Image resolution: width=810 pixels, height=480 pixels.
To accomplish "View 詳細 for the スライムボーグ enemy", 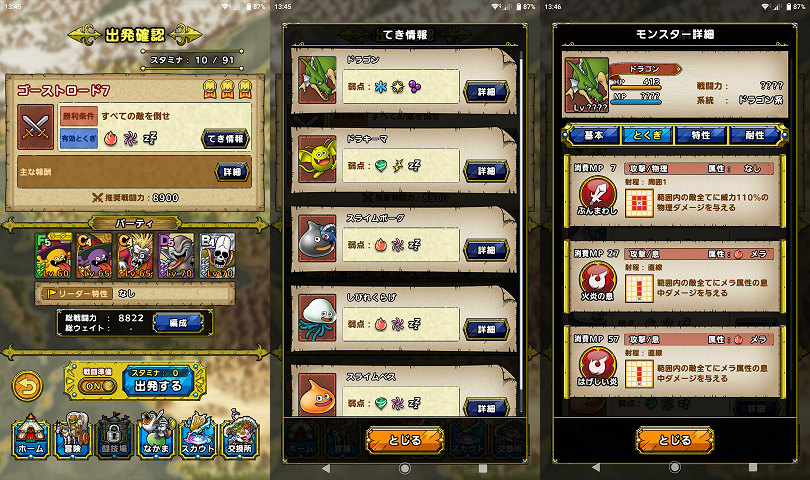I will 487,249.
